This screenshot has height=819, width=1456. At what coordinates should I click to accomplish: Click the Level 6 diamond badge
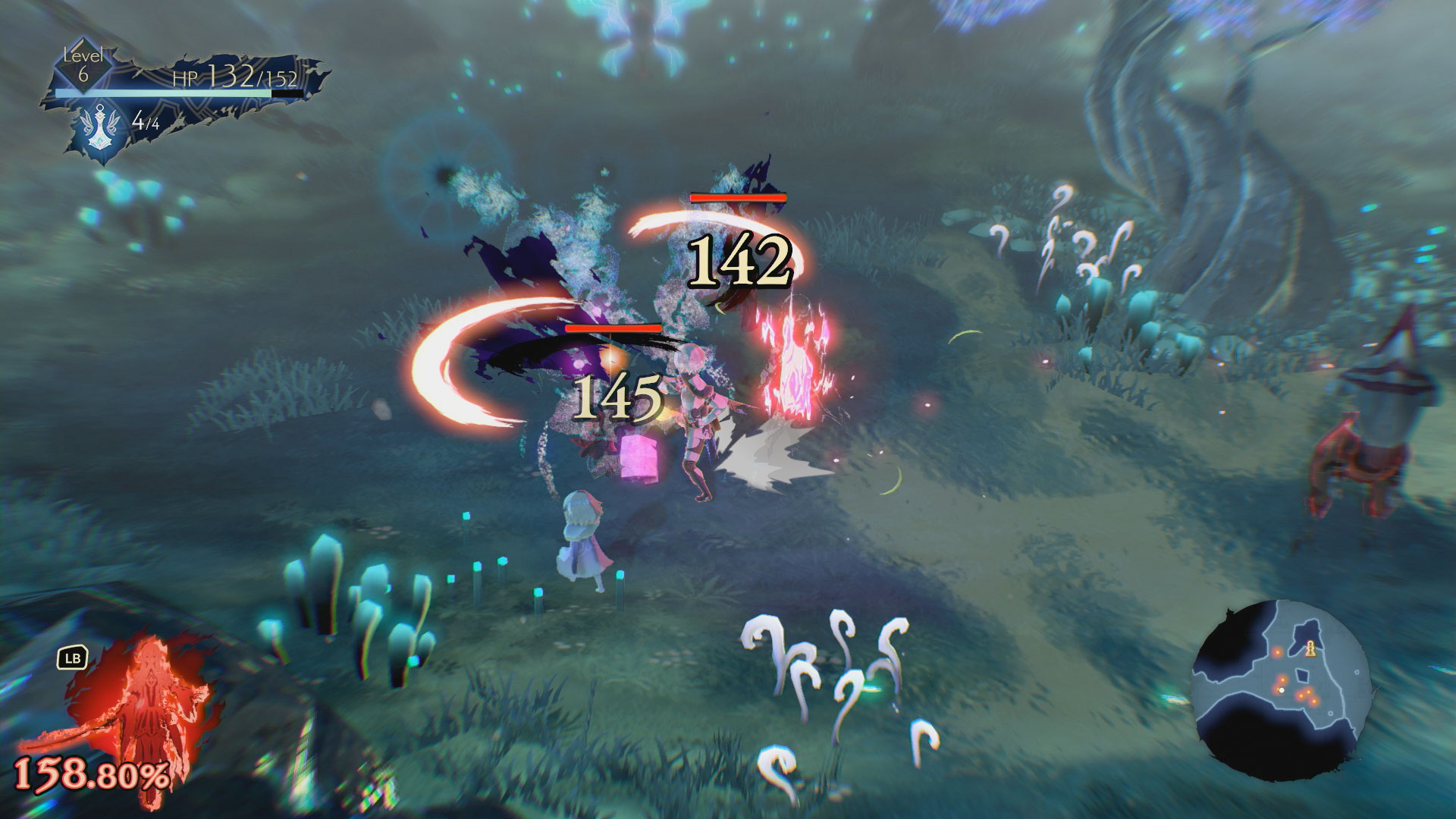(x=82, y=67)
